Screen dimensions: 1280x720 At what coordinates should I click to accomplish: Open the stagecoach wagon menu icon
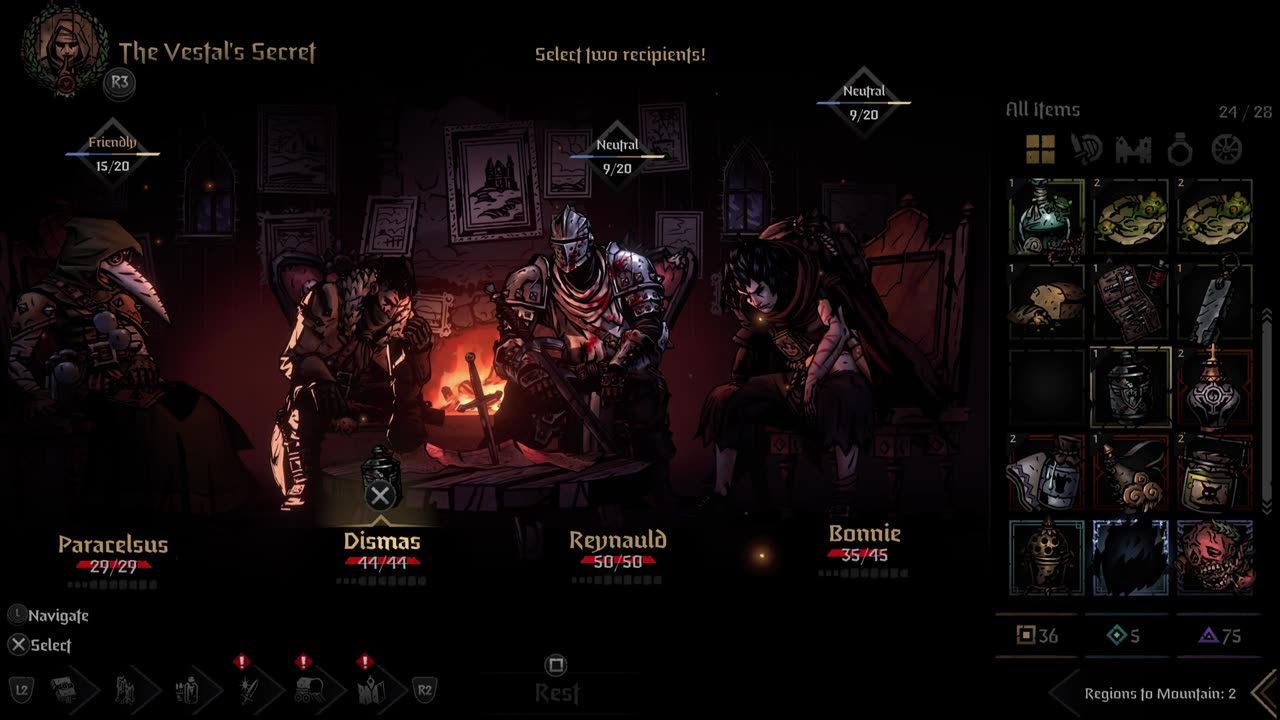click(308, 689)
